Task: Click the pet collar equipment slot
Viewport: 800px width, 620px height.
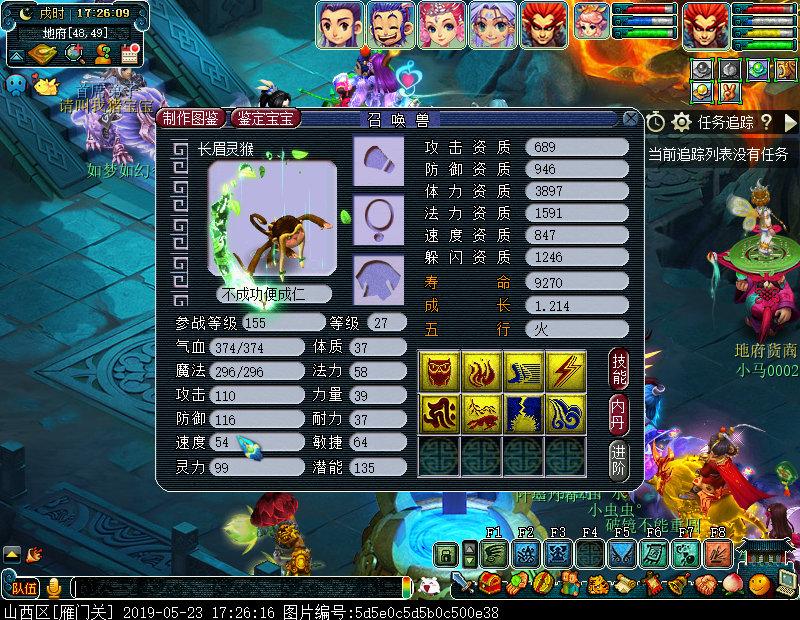Action: (378, 214)
